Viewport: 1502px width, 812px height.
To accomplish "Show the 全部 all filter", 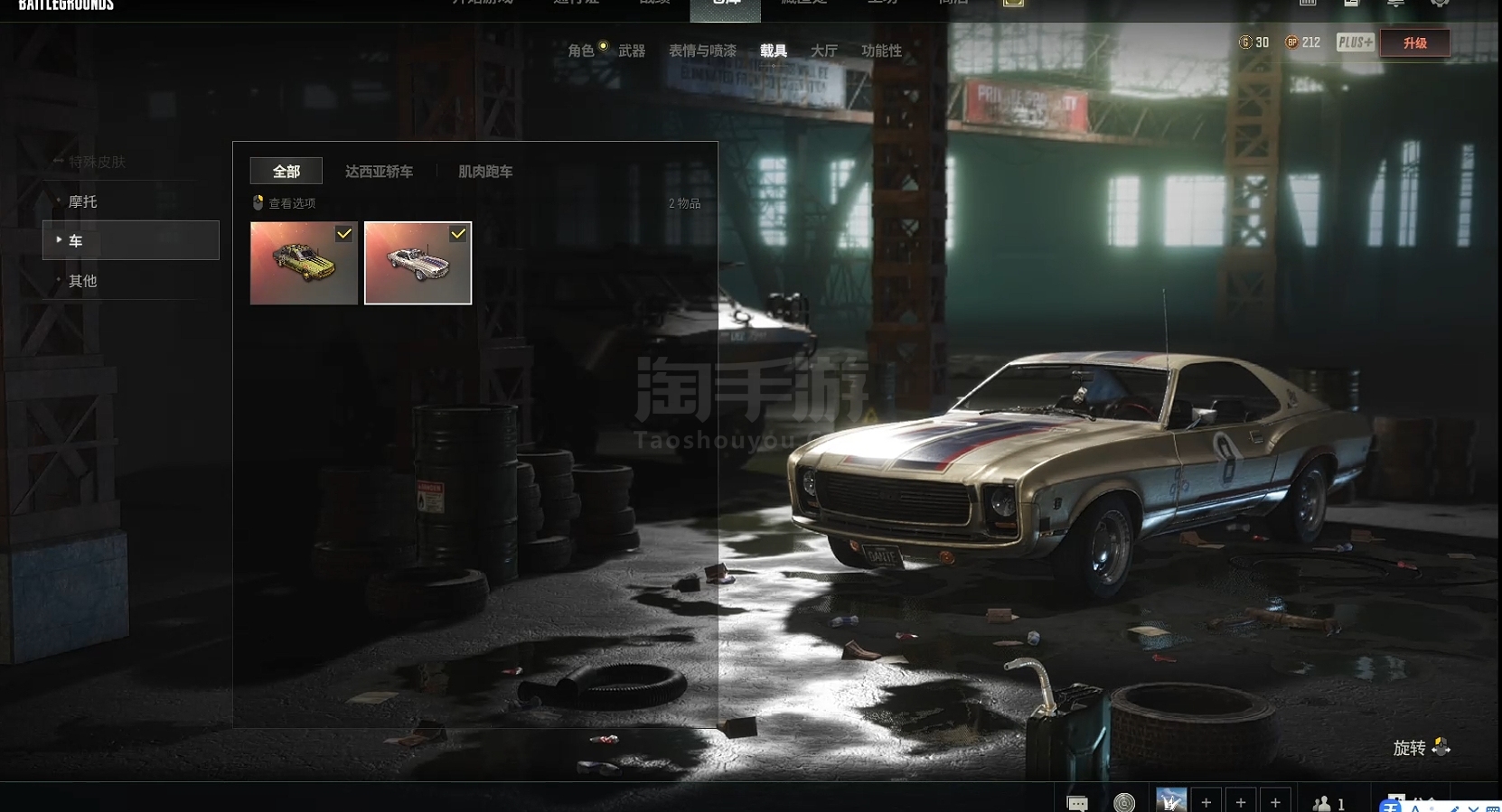I will pyautogui.click(x=286, y=171).
